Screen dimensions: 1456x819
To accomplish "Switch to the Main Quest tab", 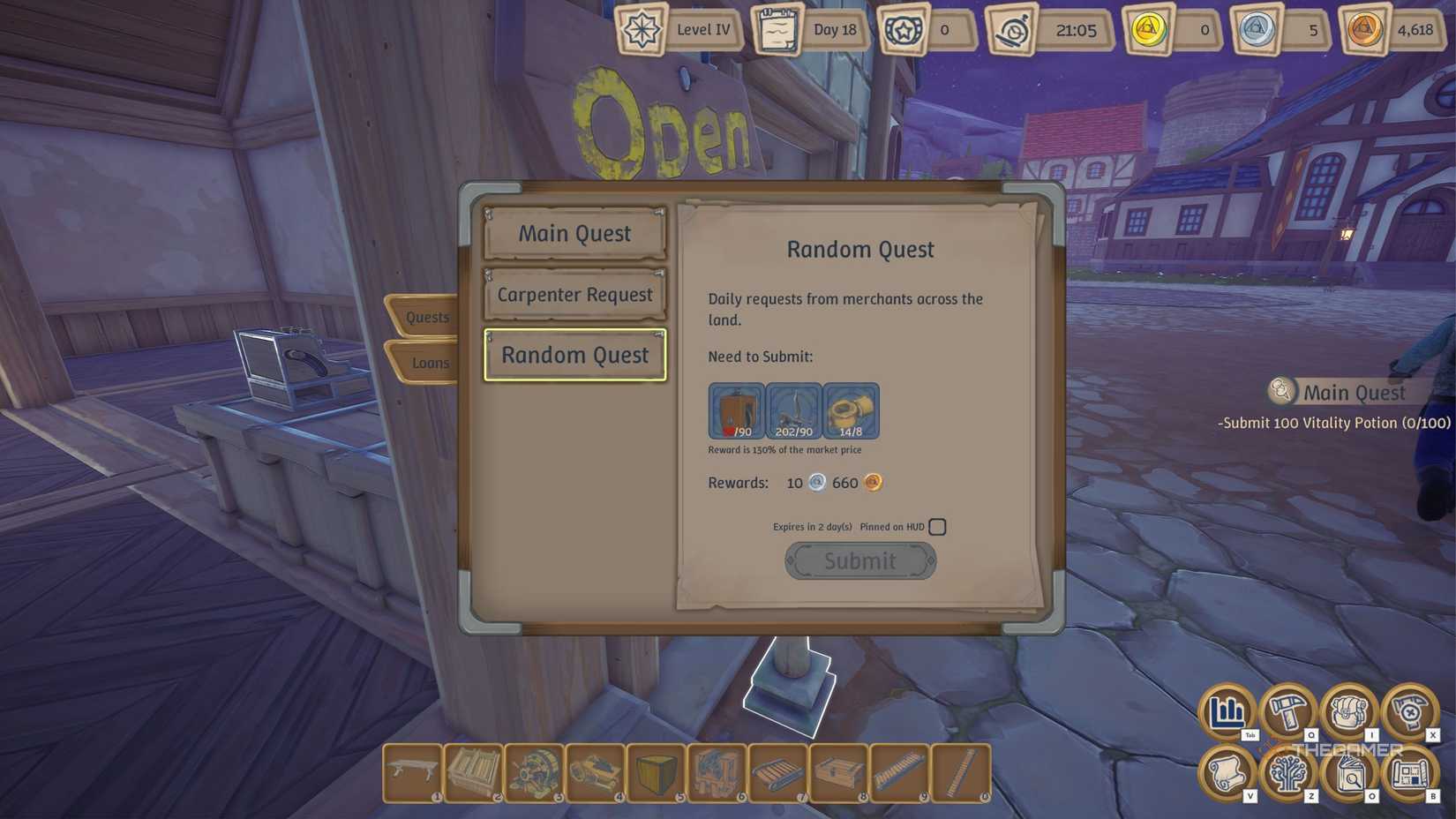I will (574, 233).
